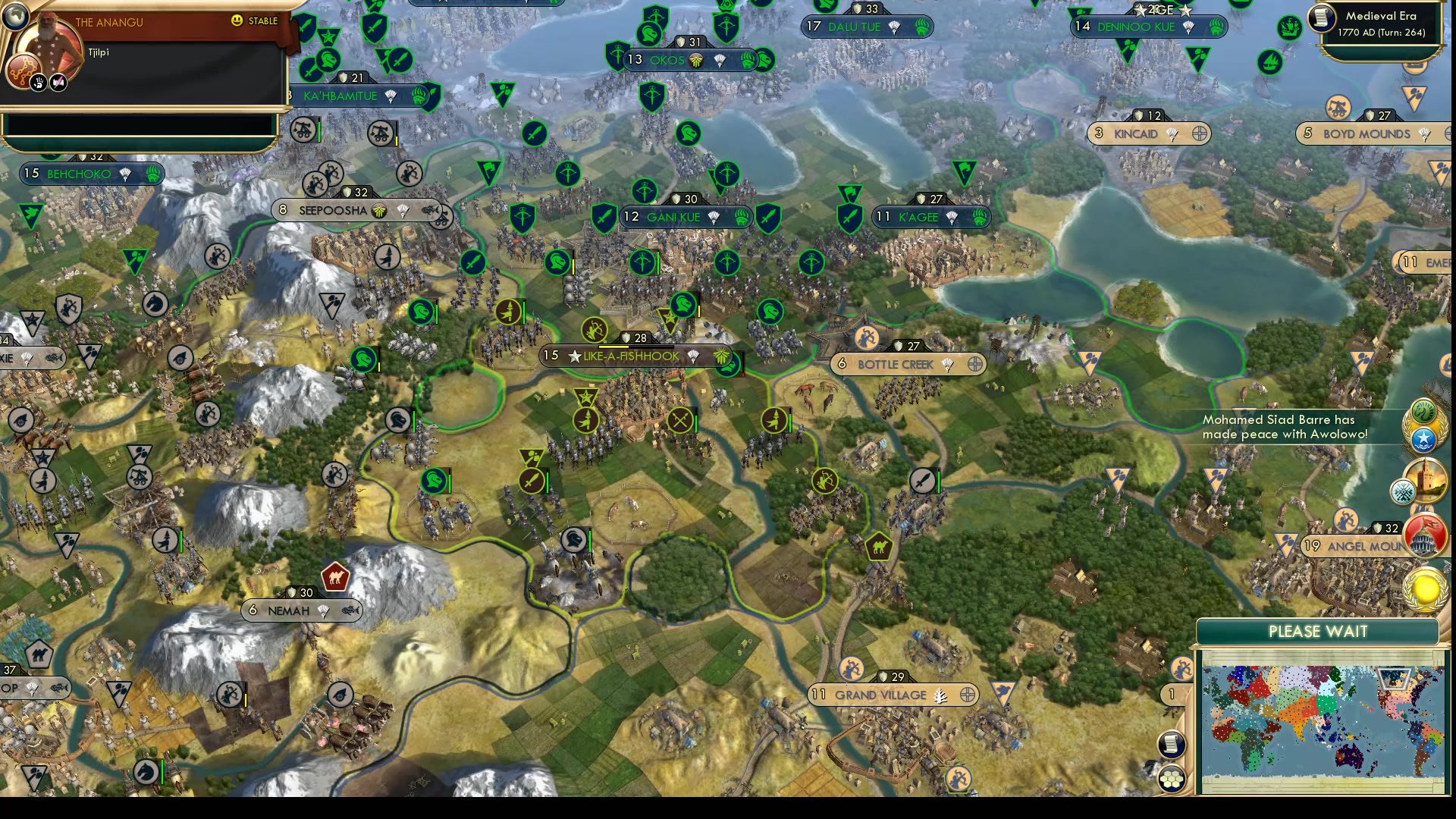1456x819 pixels.
Task: Click the PLEASE WAIT banner
Action: click(x=1317, y=631)
